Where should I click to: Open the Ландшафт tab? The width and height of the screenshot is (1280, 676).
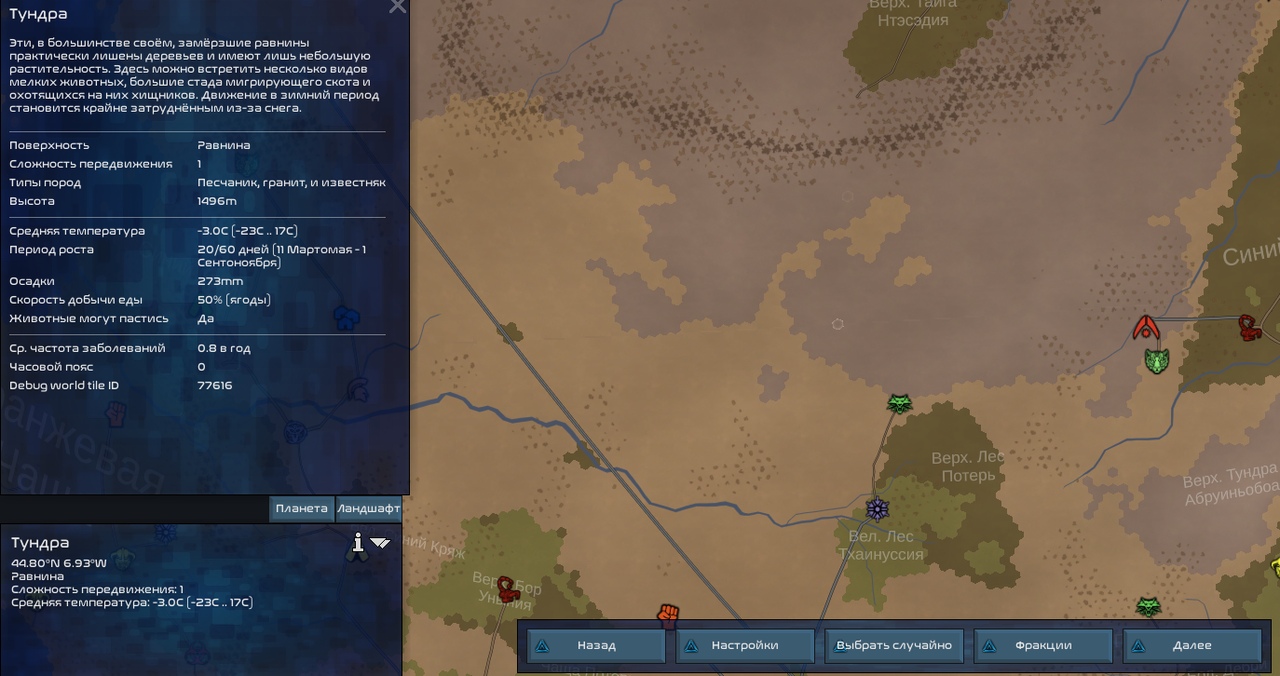(x=368, y=508)
